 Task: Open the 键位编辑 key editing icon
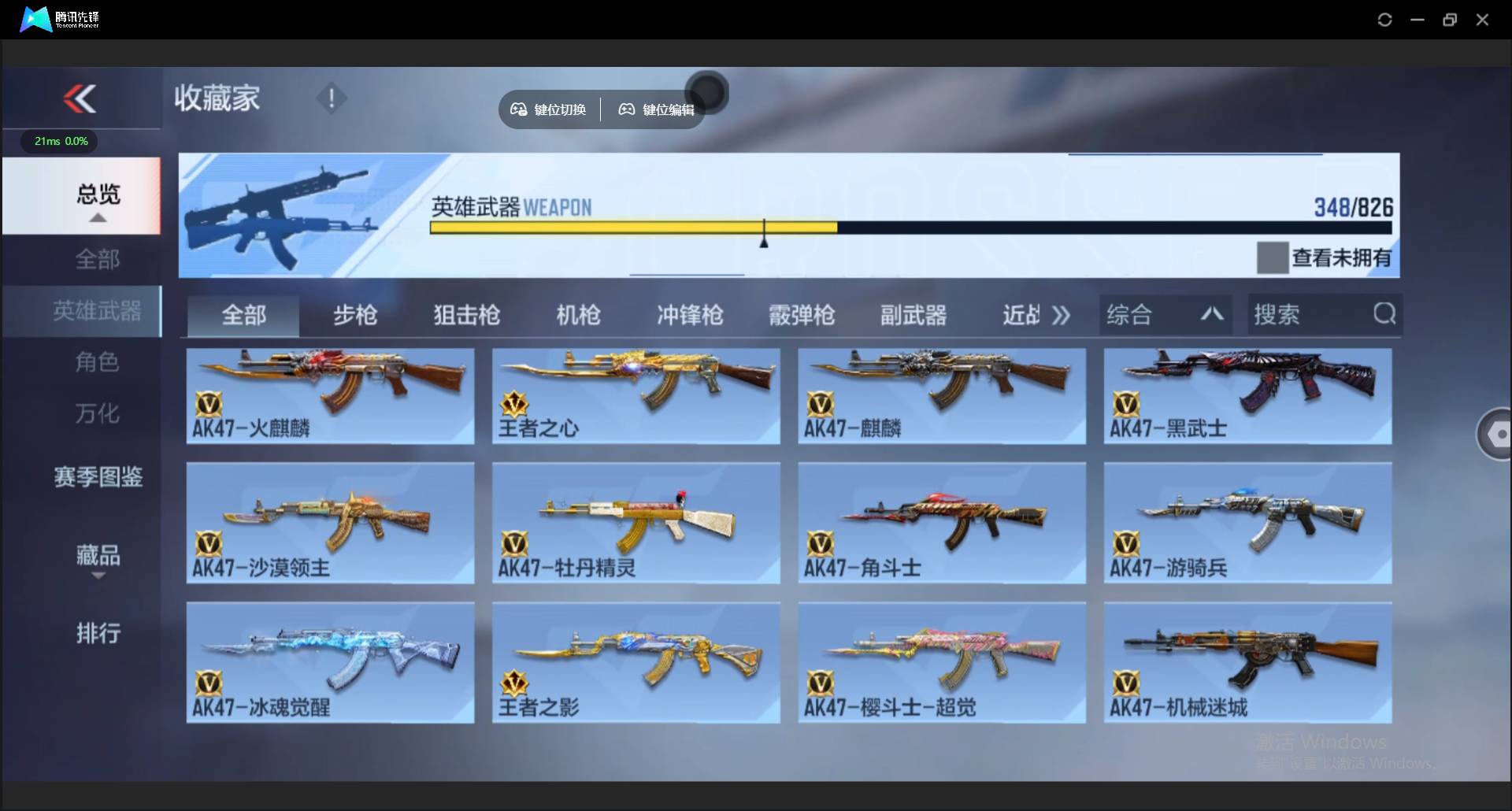626,109
